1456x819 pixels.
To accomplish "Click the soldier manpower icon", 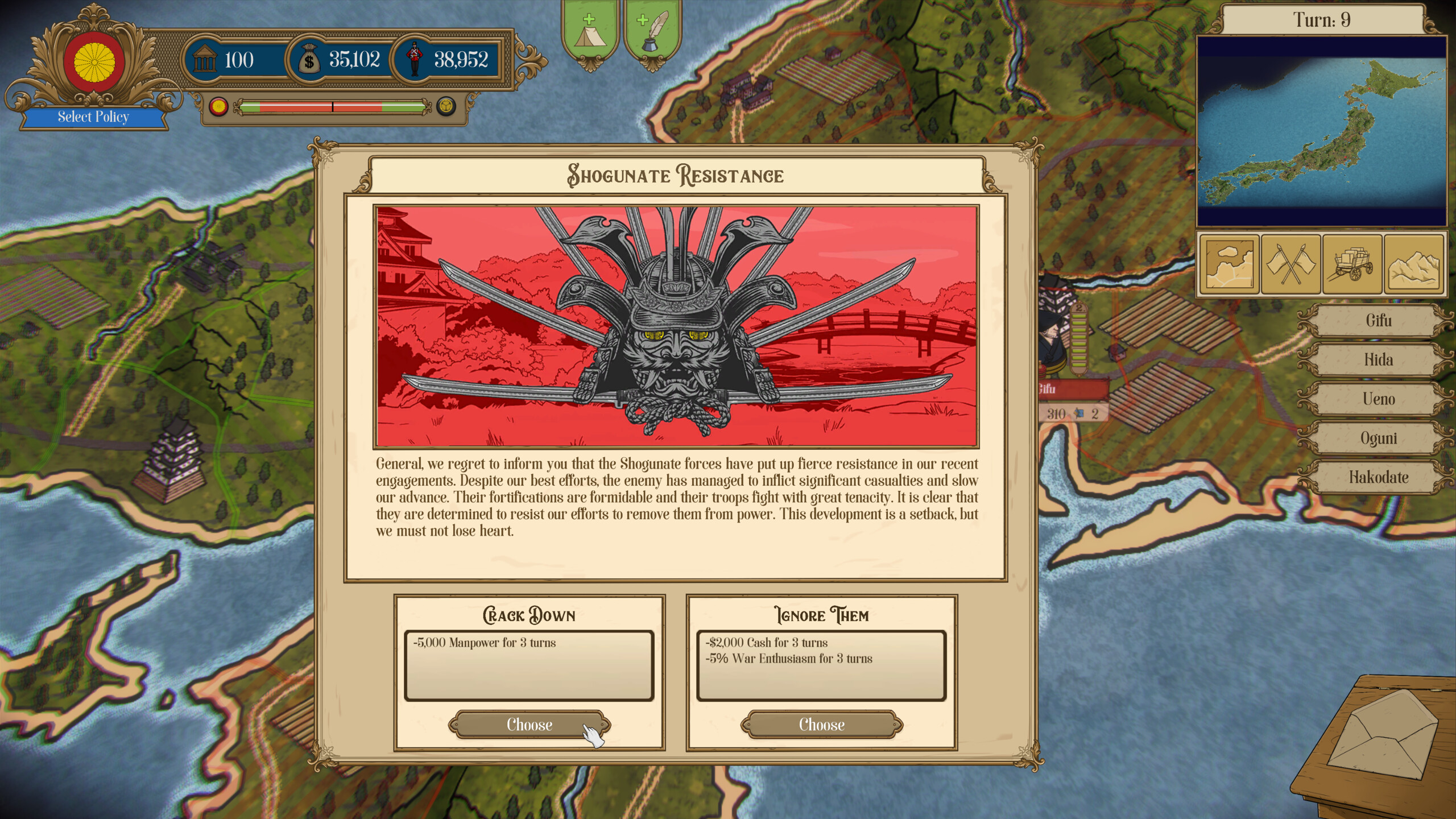I will 414,59.
